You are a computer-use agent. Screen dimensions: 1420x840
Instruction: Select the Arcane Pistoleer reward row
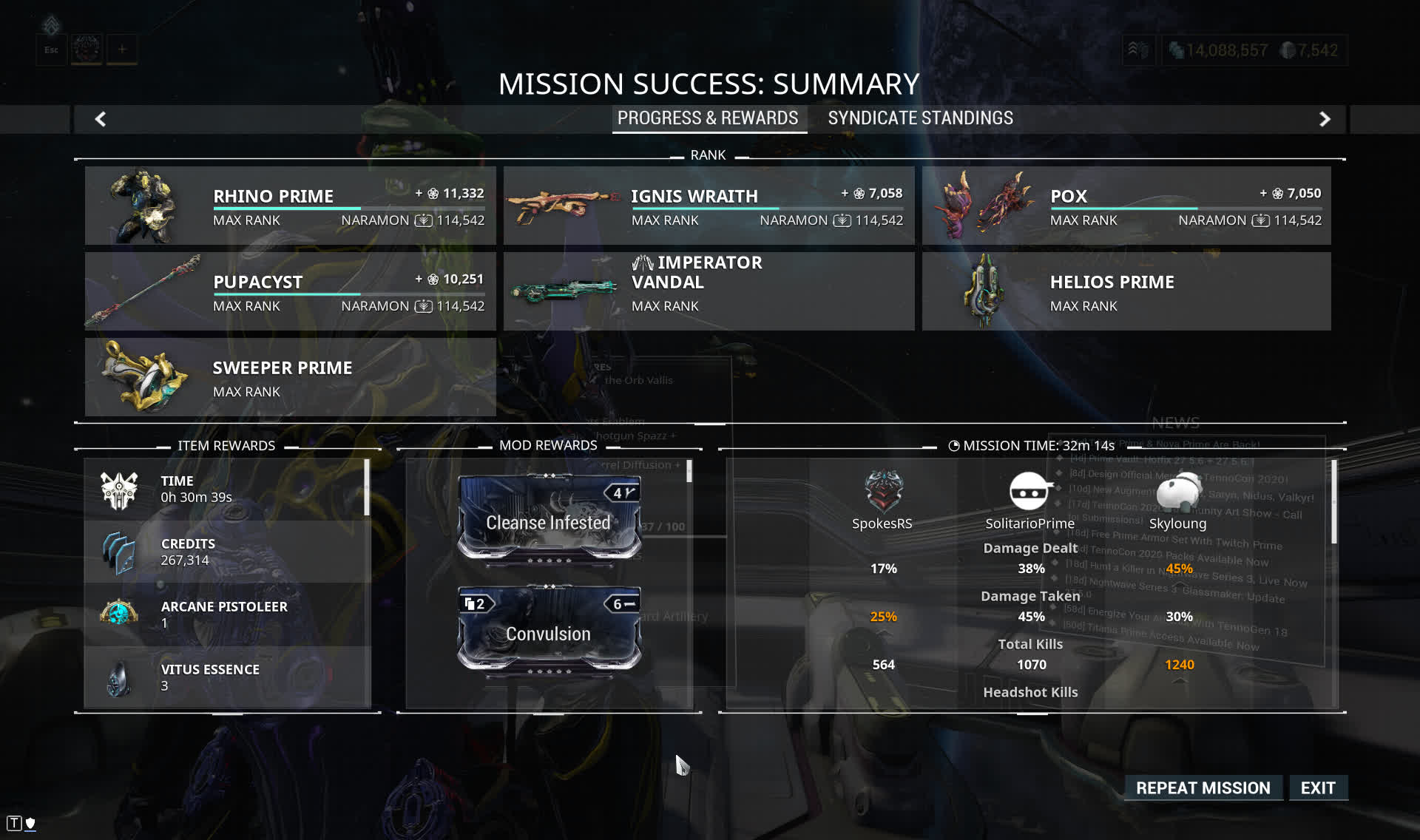tap(226, 614)
